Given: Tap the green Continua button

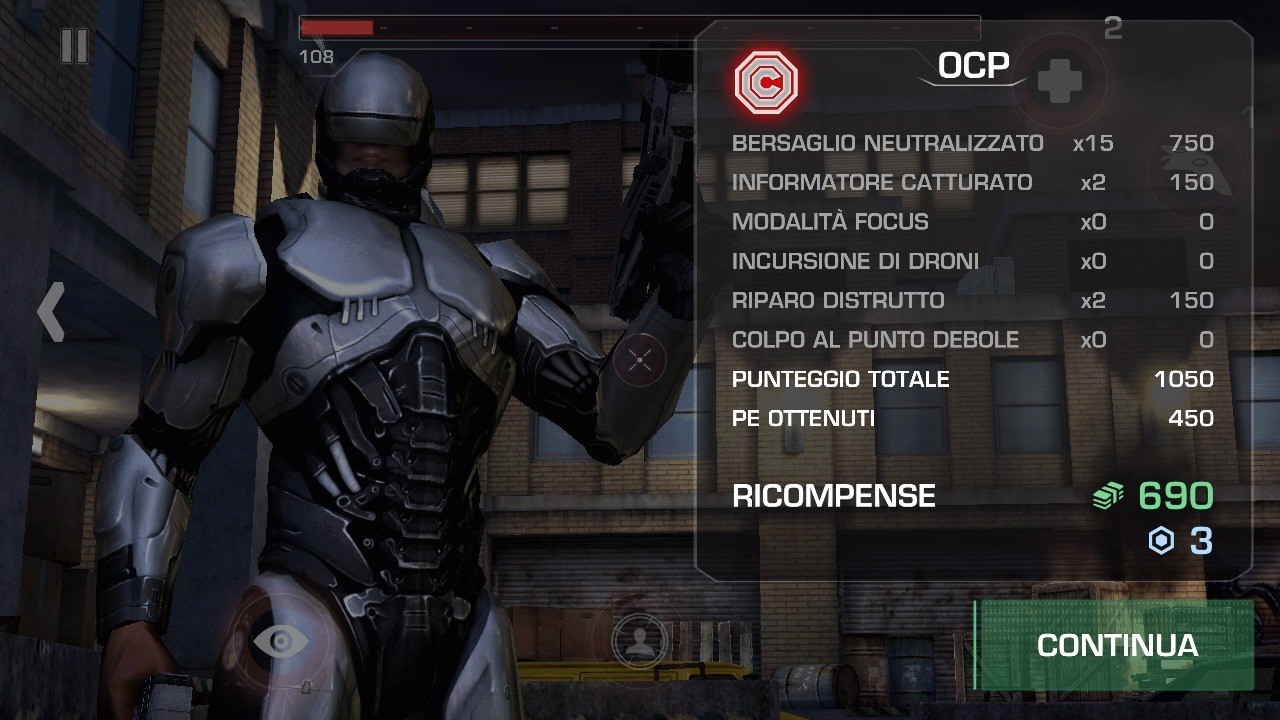Looking at the screenshot, I should coord(1115,645).
